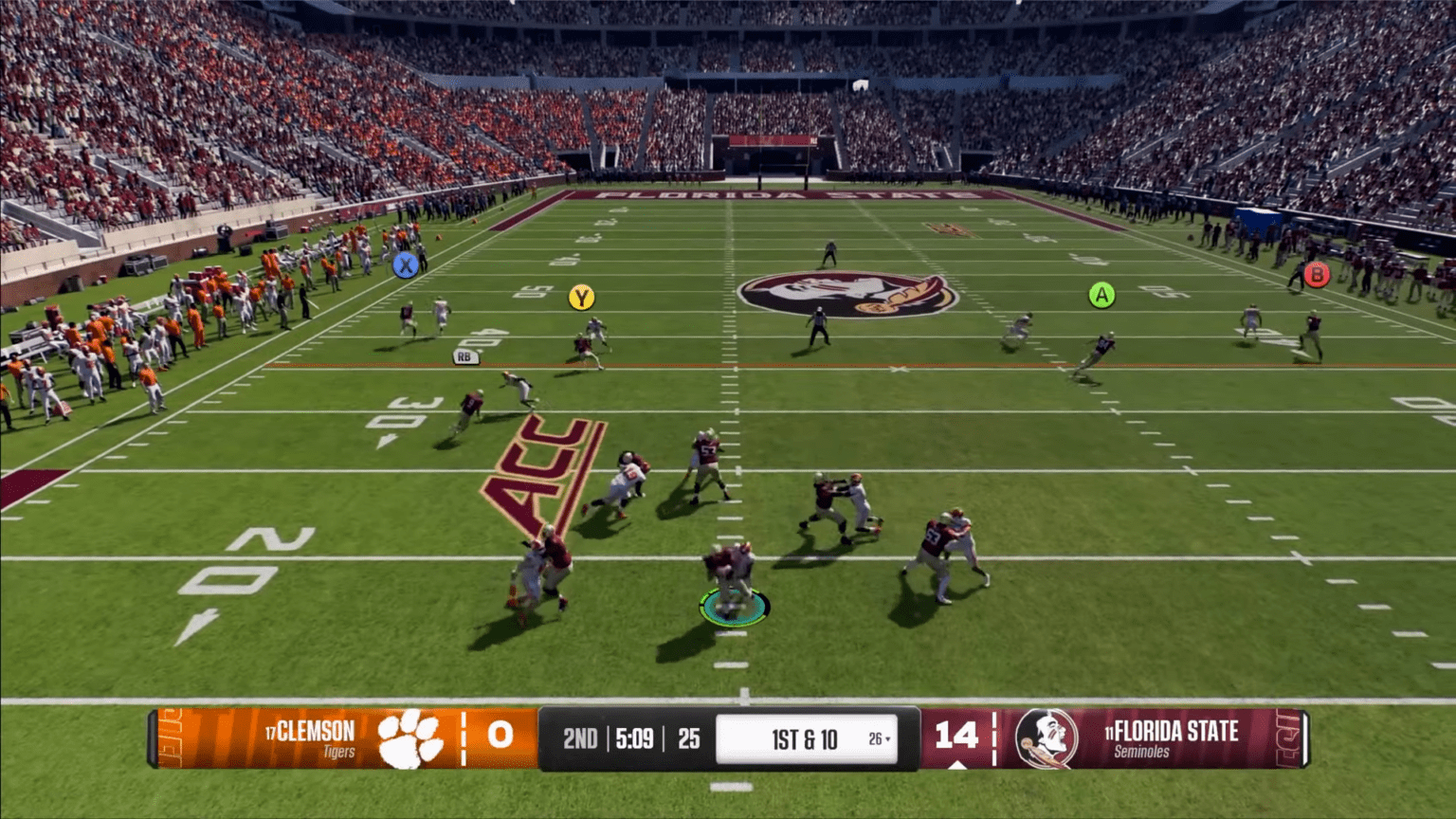Toggle the Clemson timeout indicator dashes
The width and height of the screenshot is (1456, 819).
(462, 737)
